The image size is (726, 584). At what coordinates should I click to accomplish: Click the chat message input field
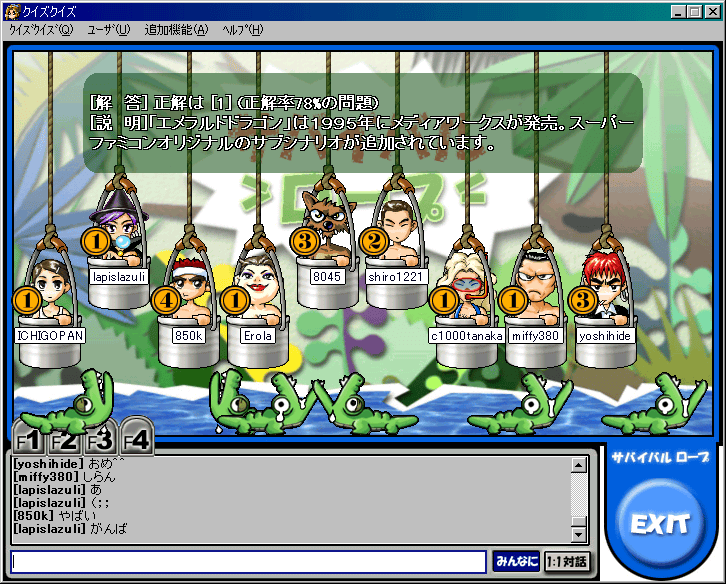[248, 561]
